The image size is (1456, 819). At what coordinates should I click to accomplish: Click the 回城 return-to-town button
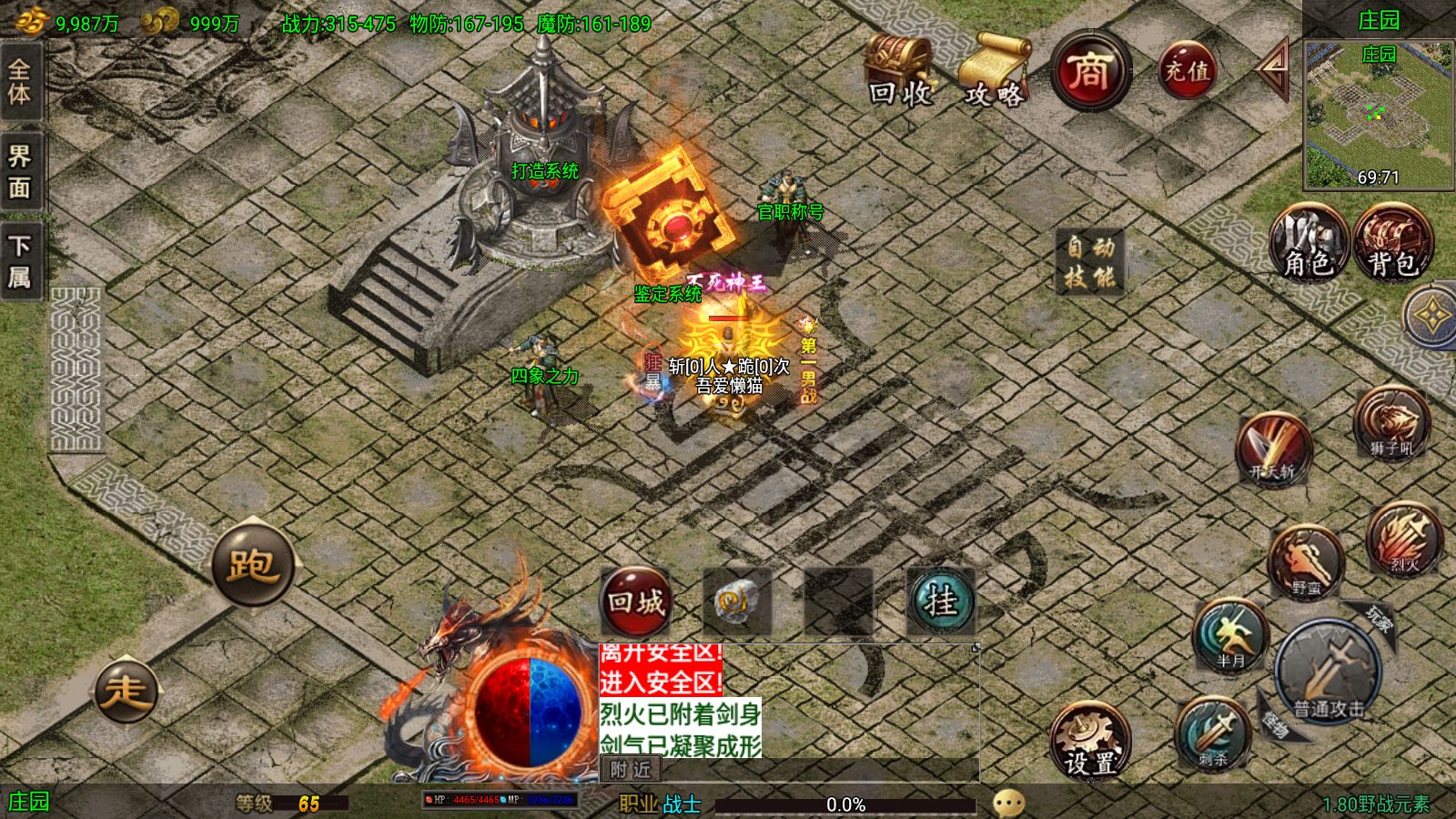tap(636, 601)
